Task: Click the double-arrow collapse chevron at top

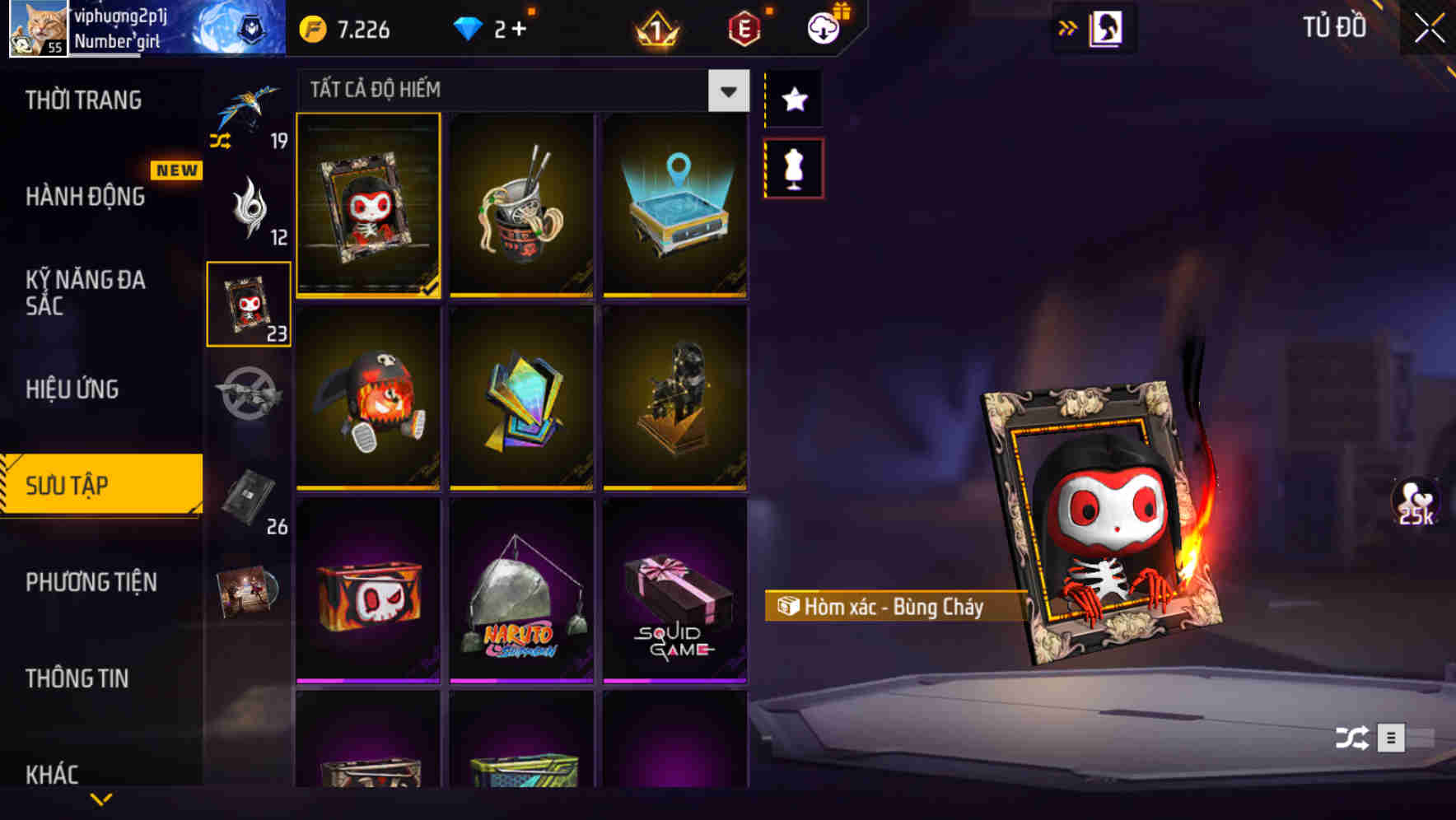Action: [1068, 26]
